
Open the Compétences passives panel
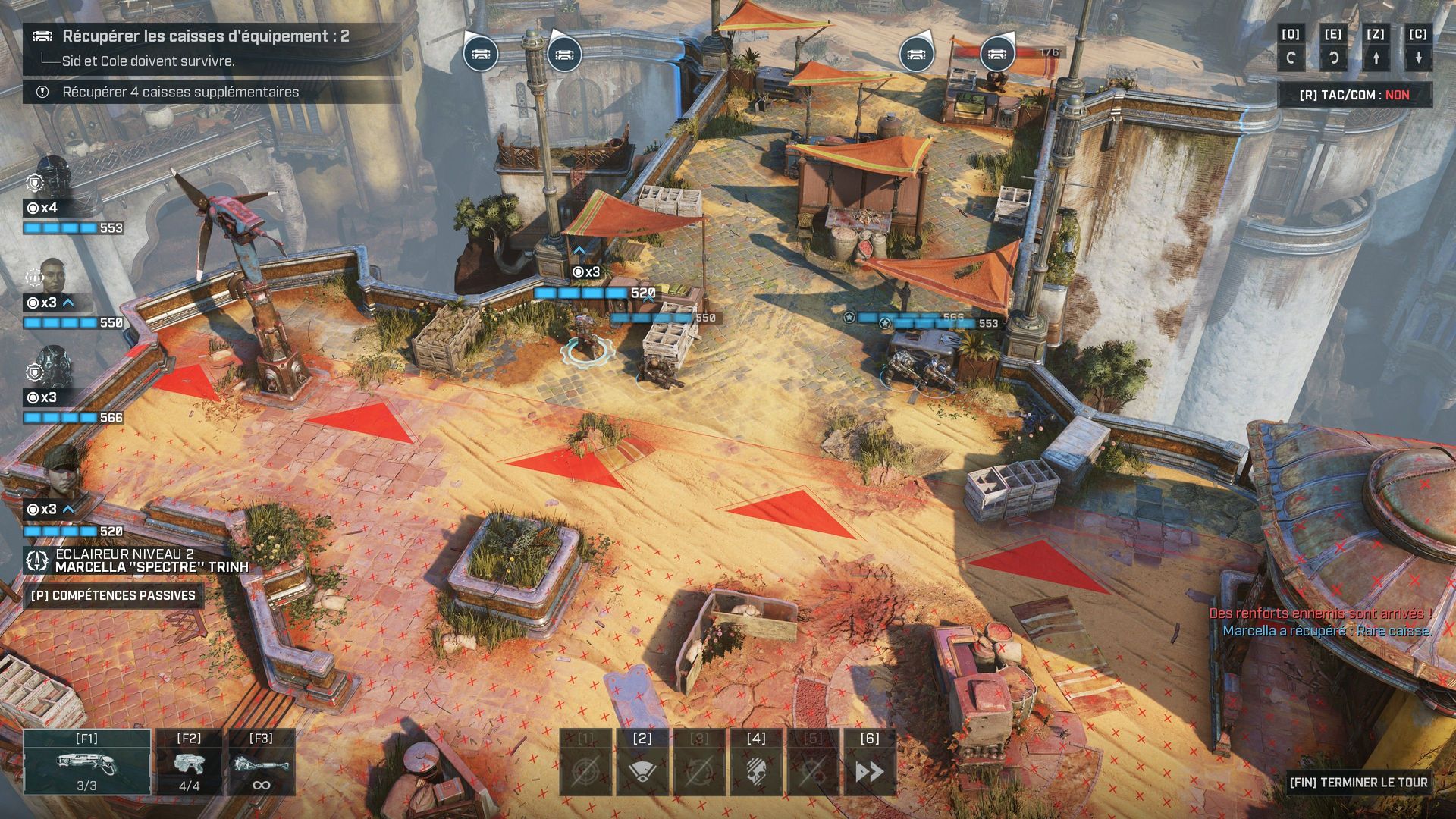113,596
